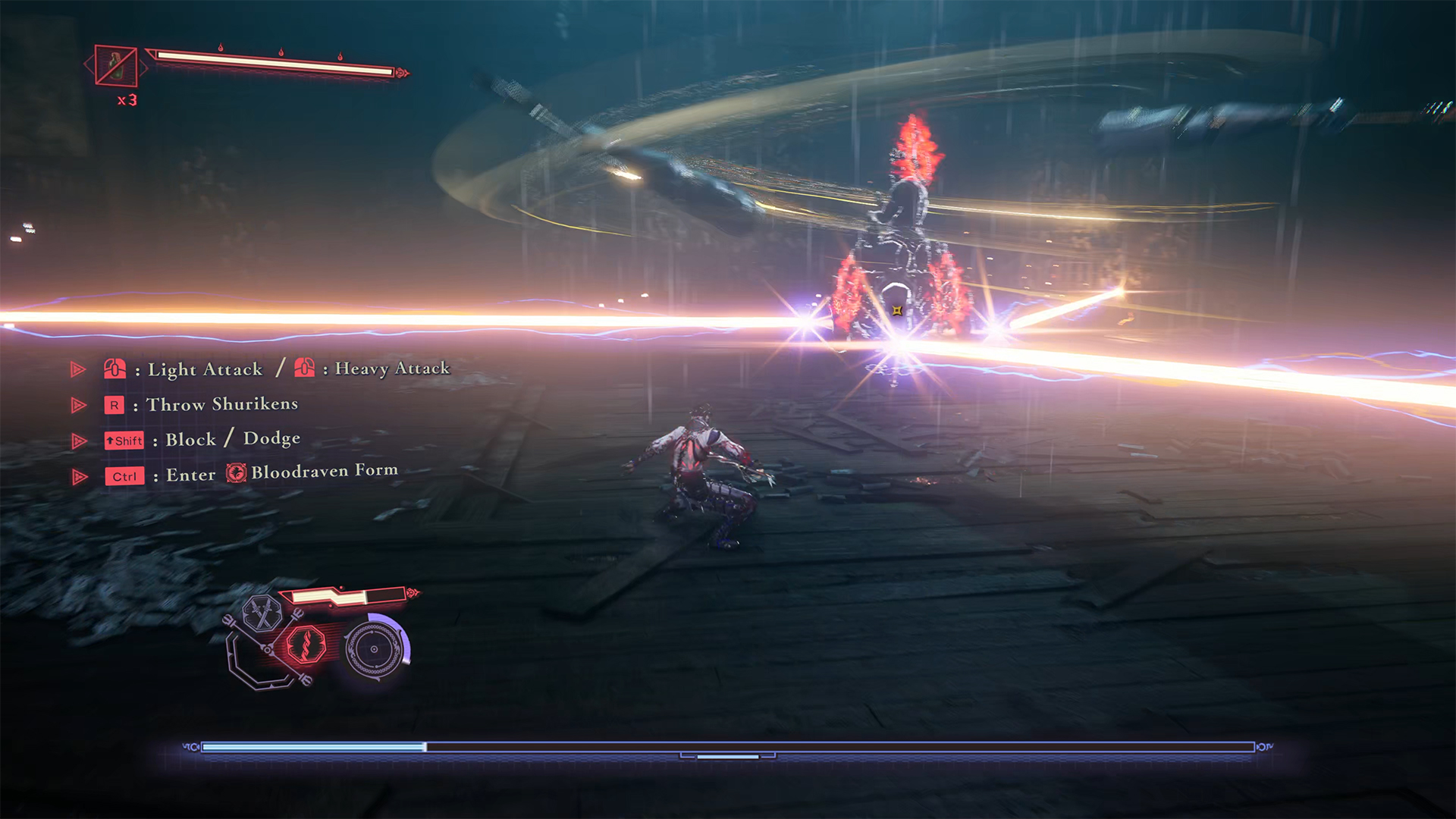Activate the red twisted blade weapon icon
The image size is (1456, 819).
(306, 645)
